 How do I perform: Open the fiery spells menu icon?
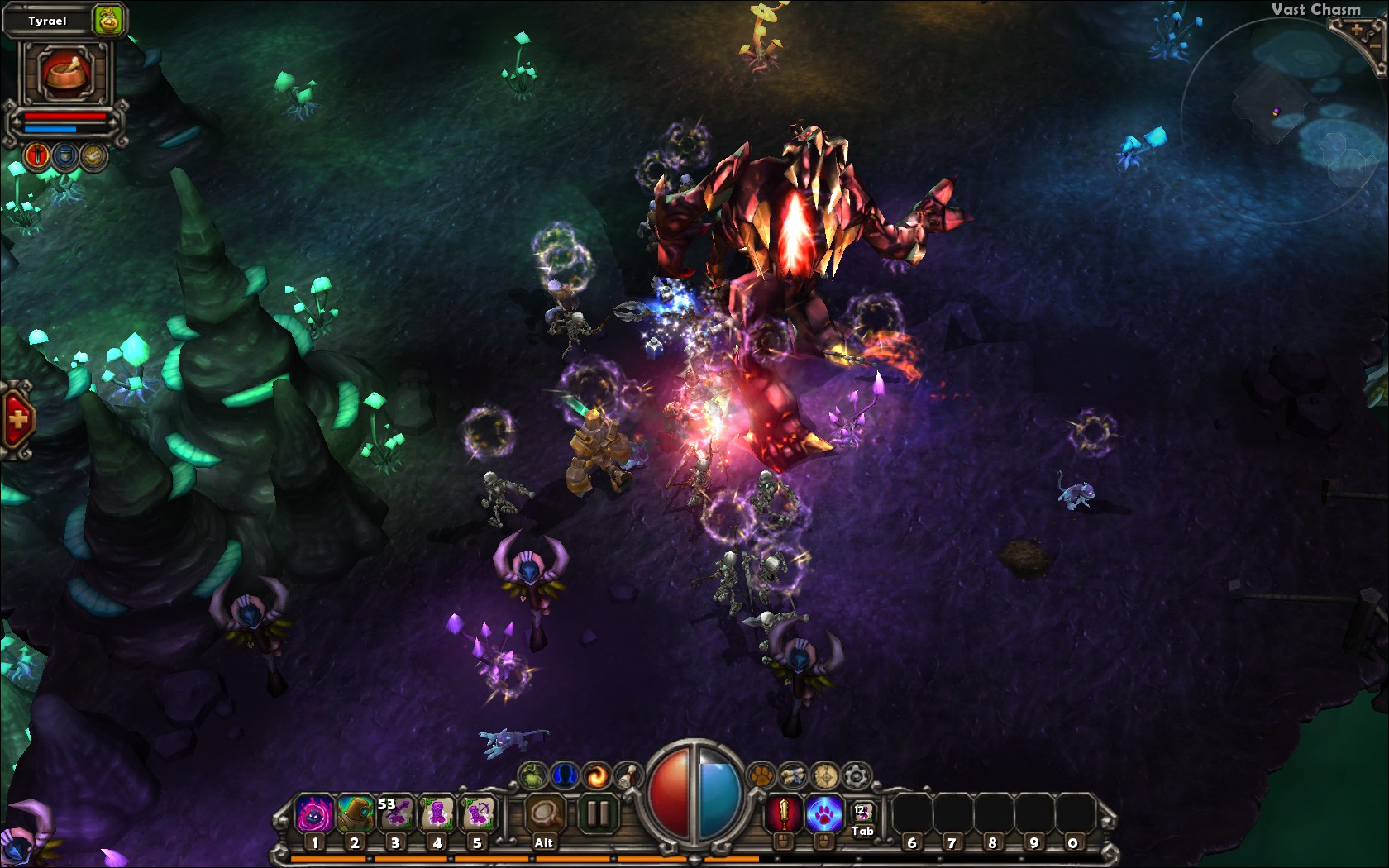pos(598,775)
